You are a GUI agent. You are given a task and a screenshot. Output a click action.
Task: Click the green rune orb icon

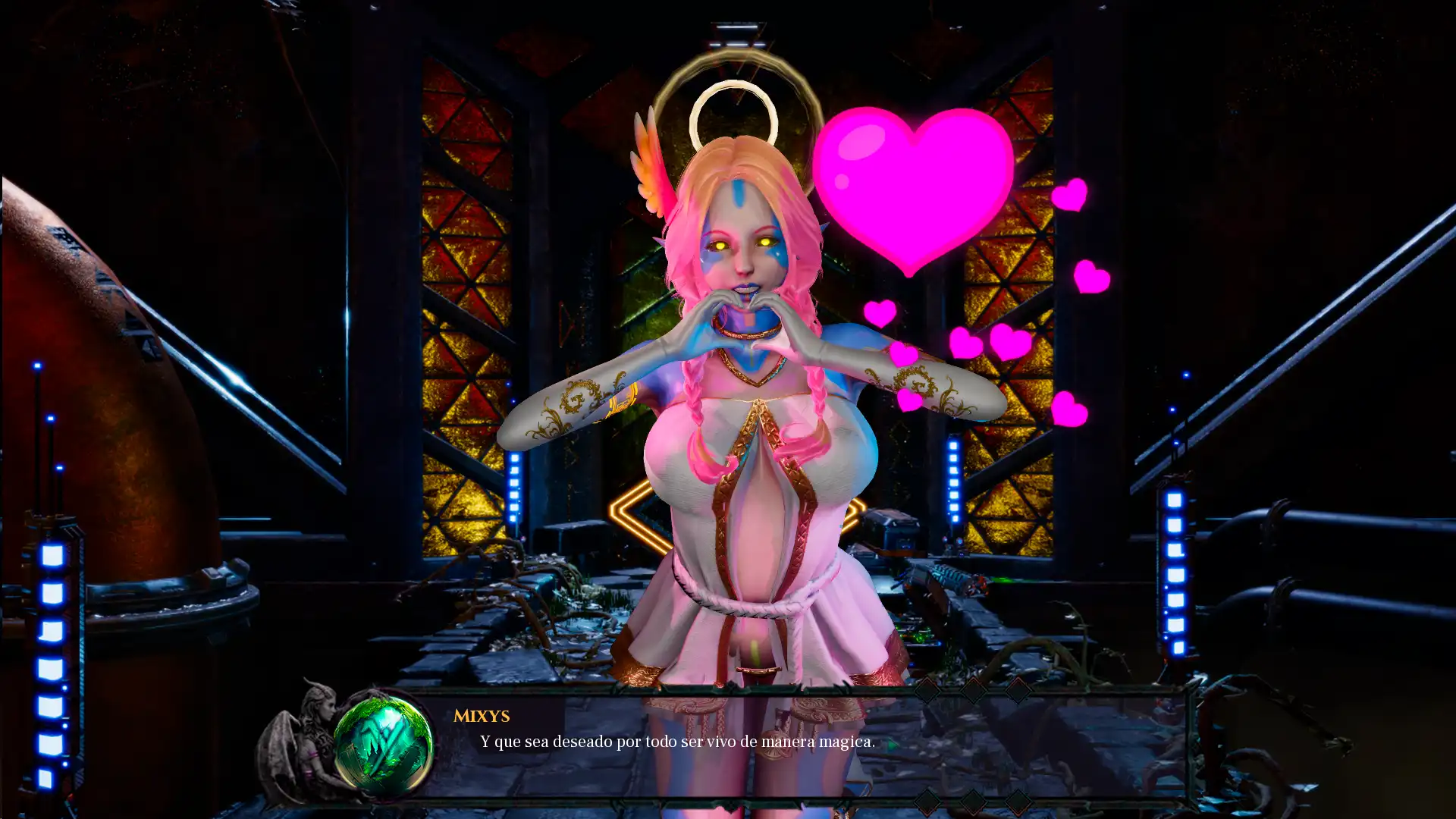pyautogui.click(x=384, y=745)
